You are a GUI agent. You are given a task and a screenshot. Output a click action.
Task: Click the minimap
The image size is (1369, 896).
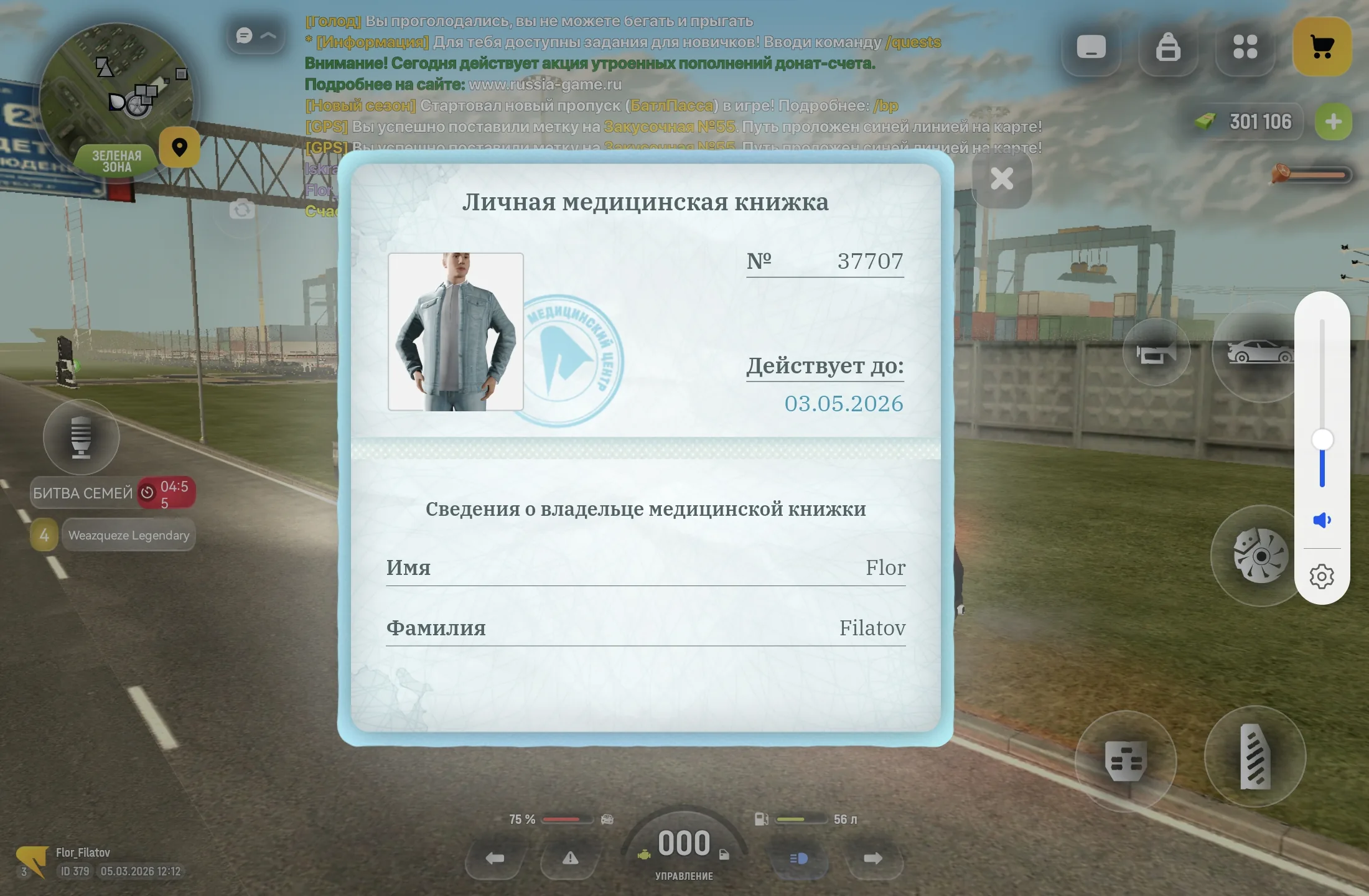[x=116, y=100]
